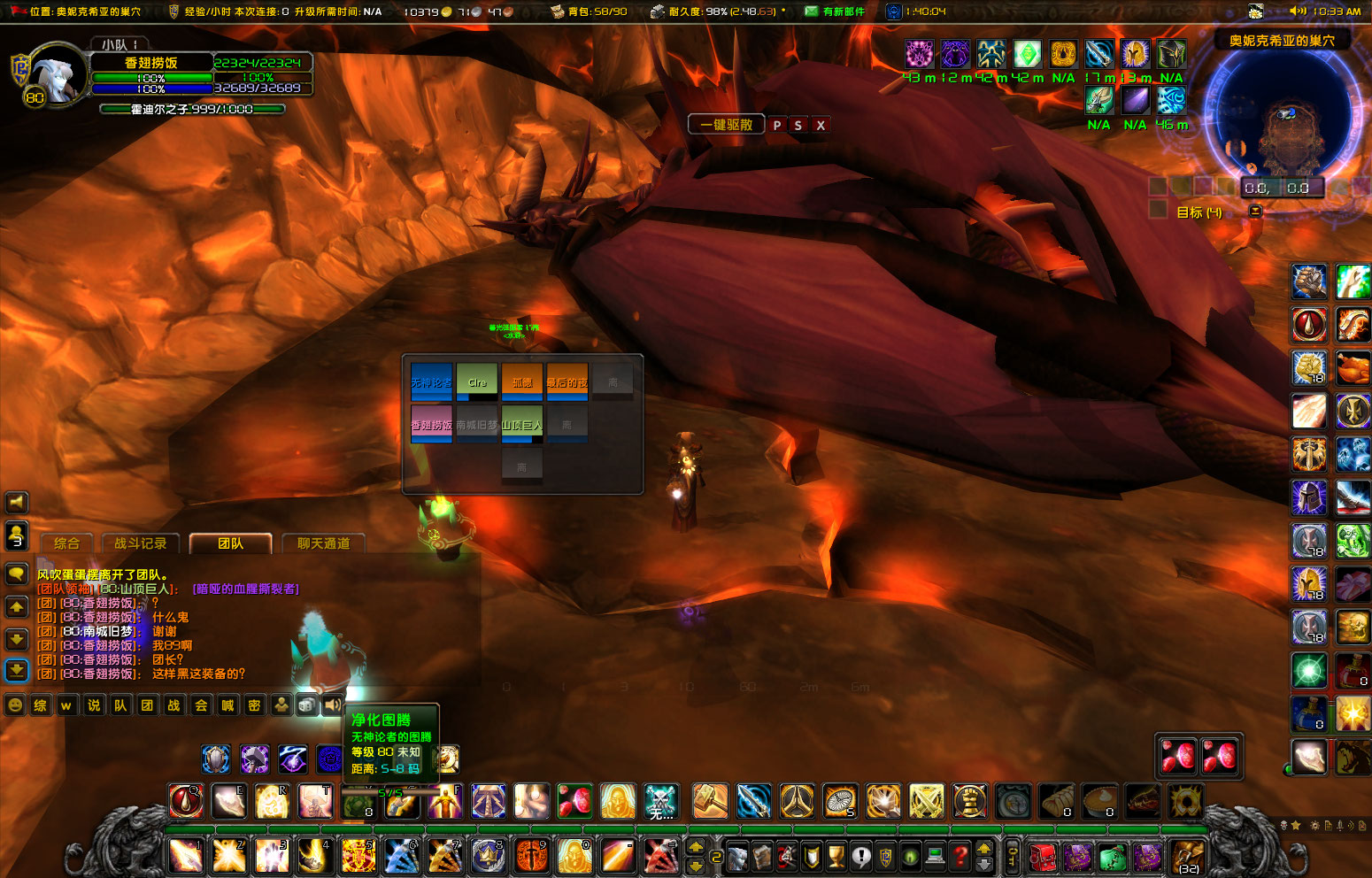The height and width of the screenshot is (878, 1372).
Task: Click the buff icon with 43m remaining
Action: 920,54
